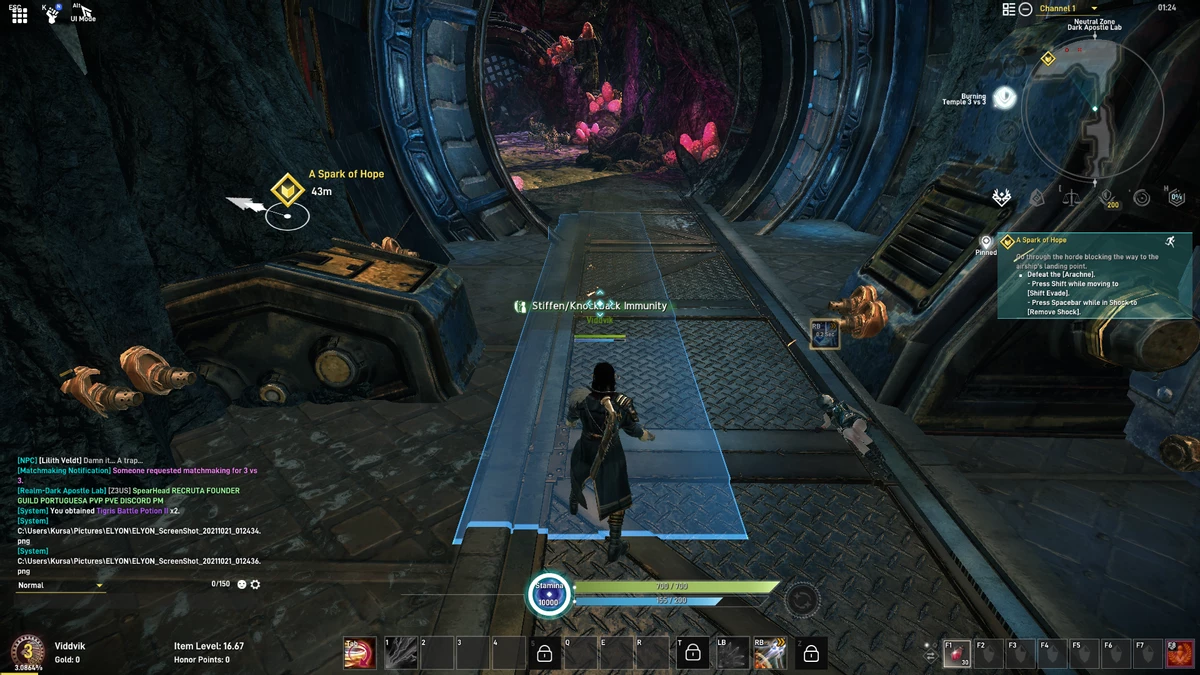Open the list icon beside the minimap
The image size is (1200, 675).
(x=1009, y=9)
